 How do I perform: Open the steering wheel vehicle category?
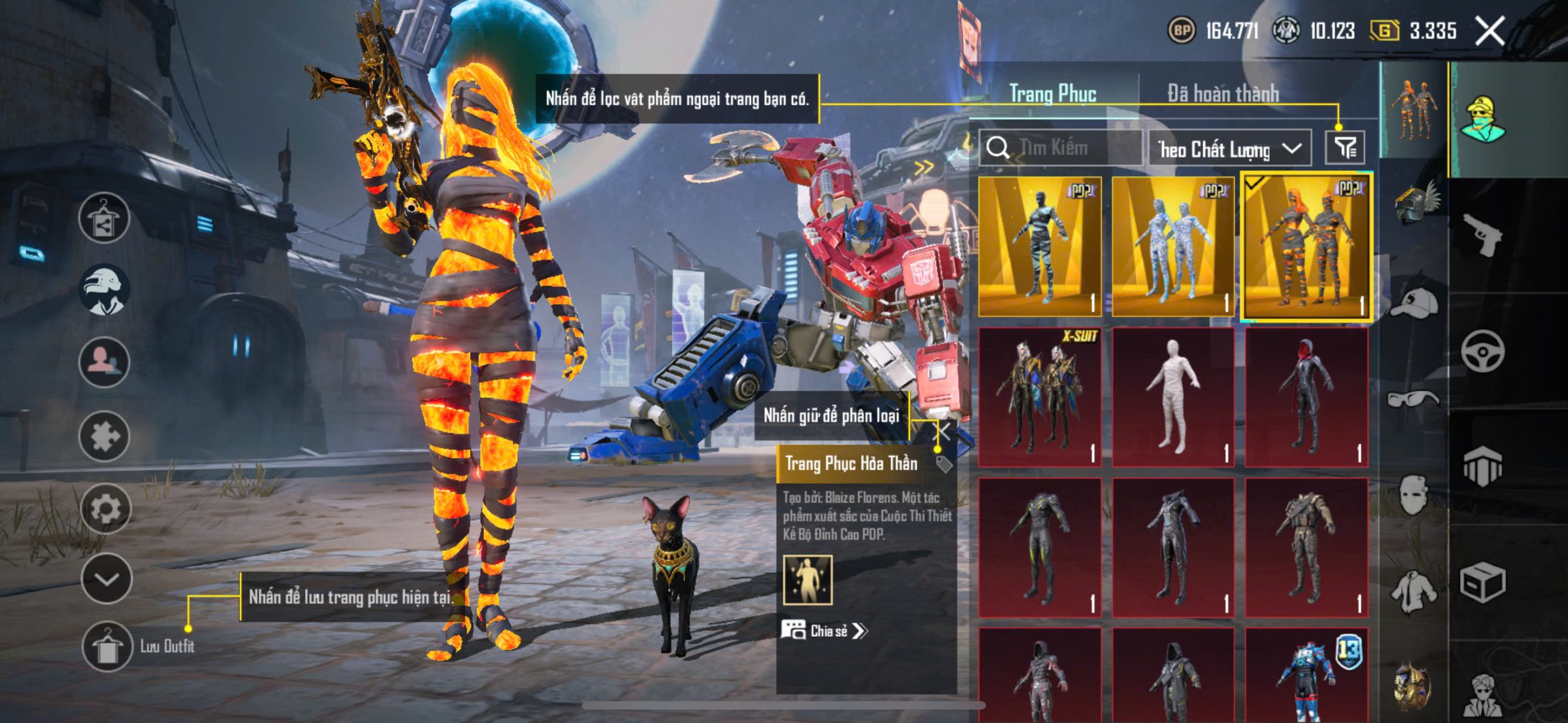(x=1482, y=351)
